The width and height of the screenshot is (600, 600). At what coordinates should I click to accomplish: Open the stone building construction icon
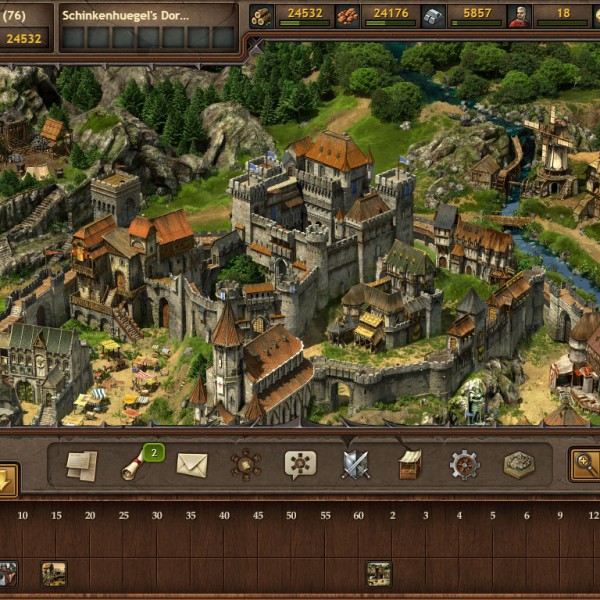point(518,464)
